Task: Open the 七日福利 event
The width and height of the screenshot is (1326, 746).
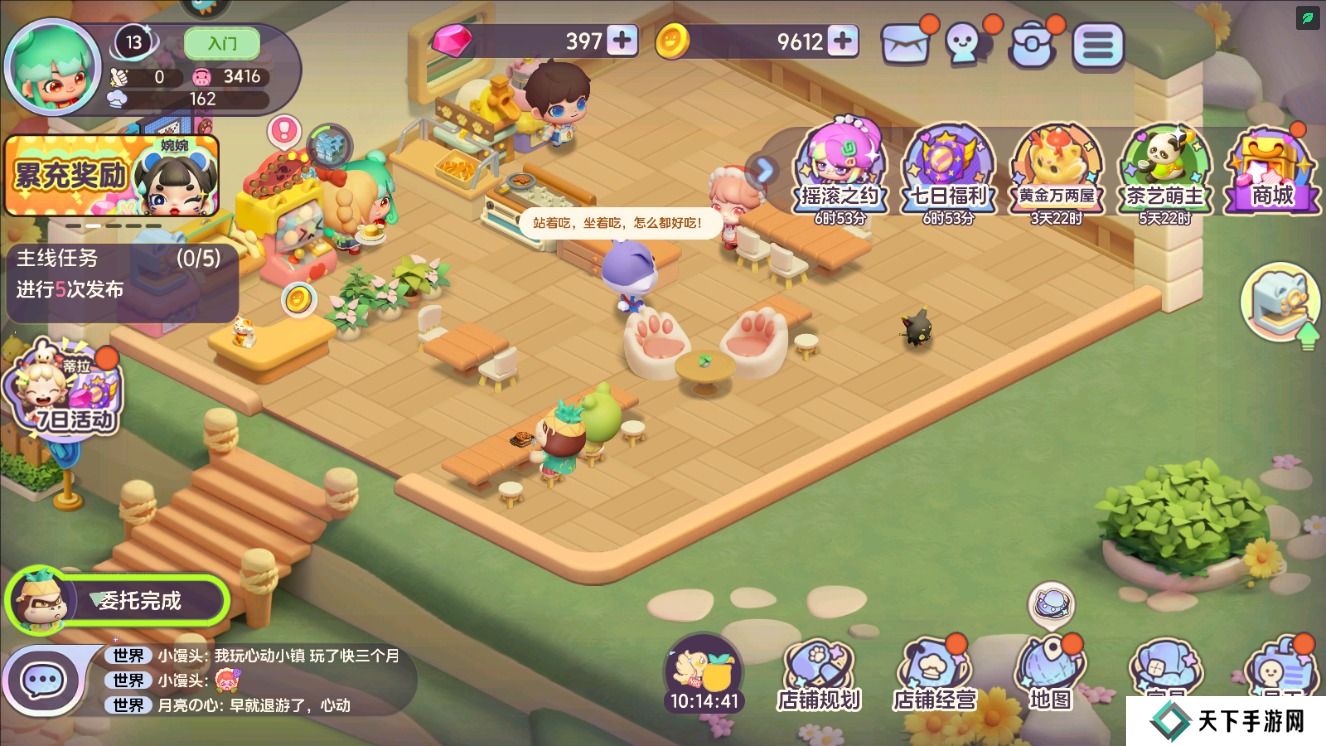Action: 949,170
